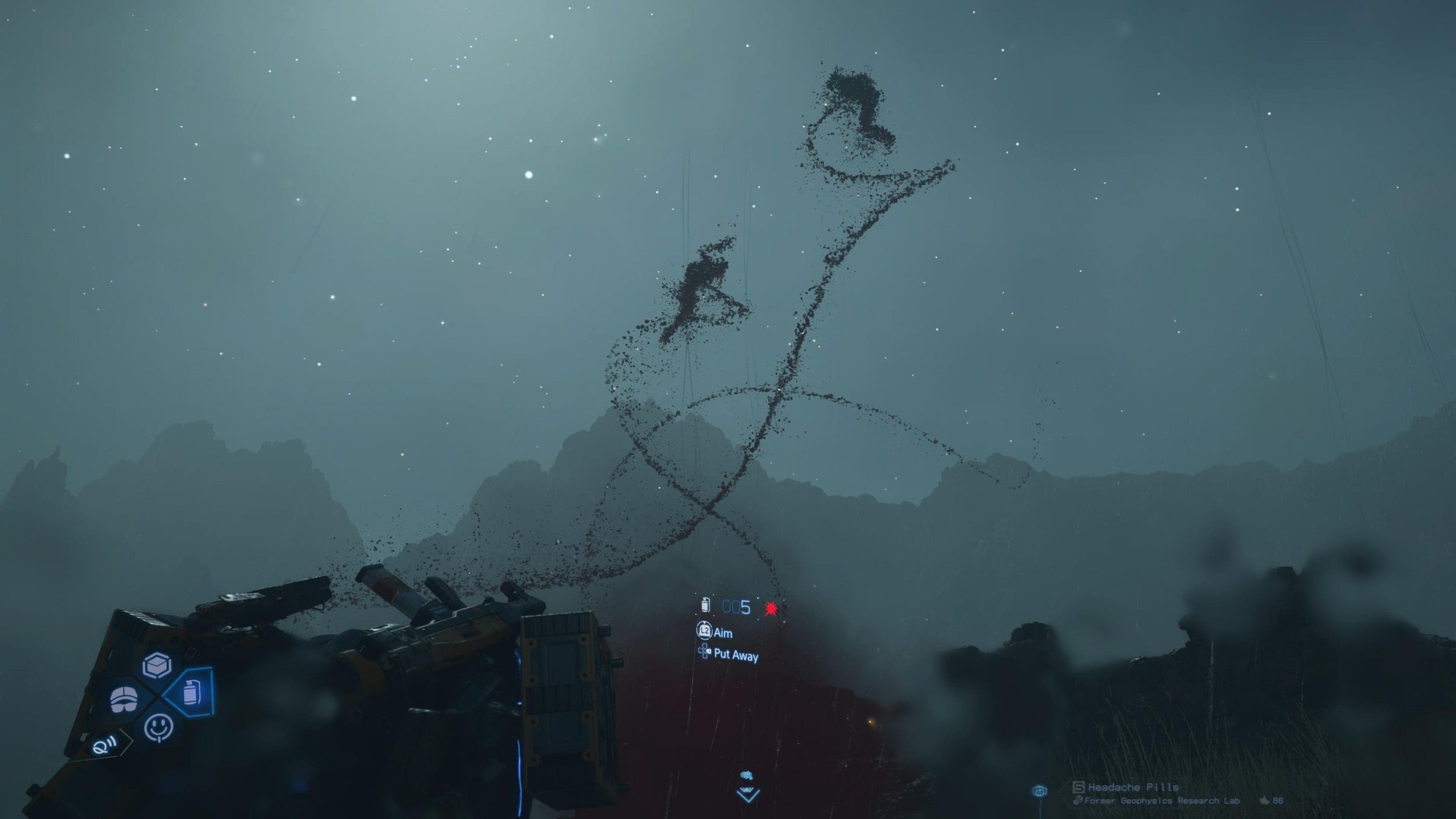Screen dimensions: 1456x819
Task: Select the highlighted grenade weapon slot
Action: (x=191, y=693)
